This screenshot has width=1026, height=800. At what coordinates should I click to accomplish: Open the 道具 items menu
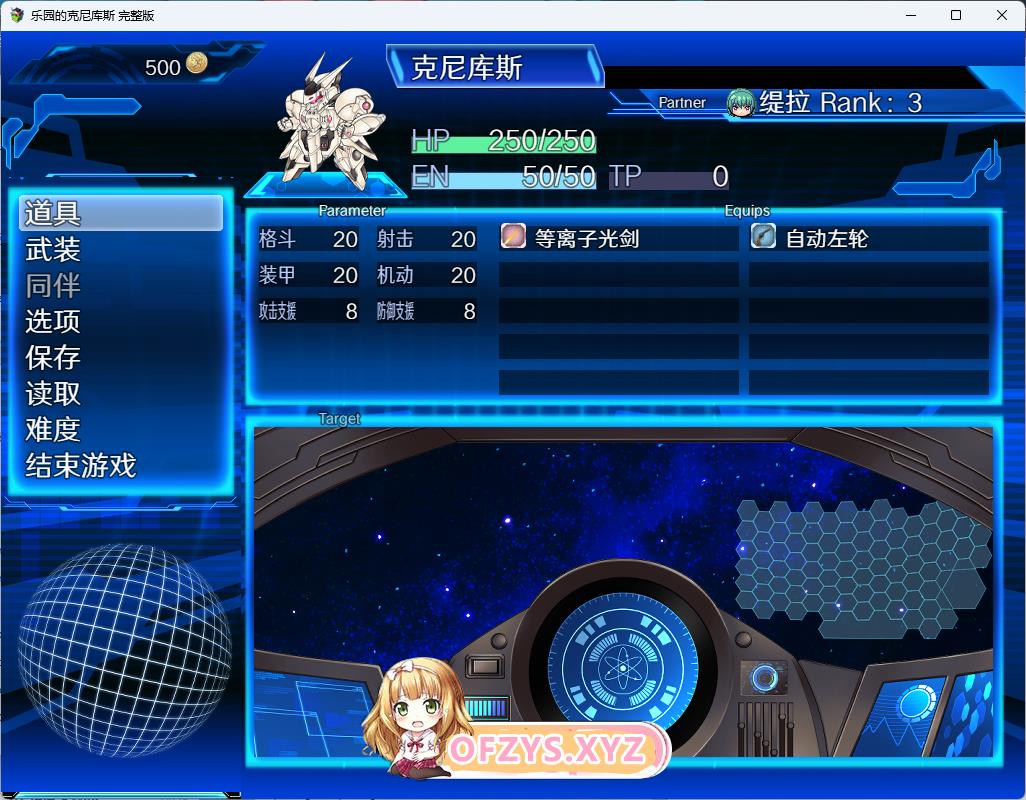tap(120, 213)
